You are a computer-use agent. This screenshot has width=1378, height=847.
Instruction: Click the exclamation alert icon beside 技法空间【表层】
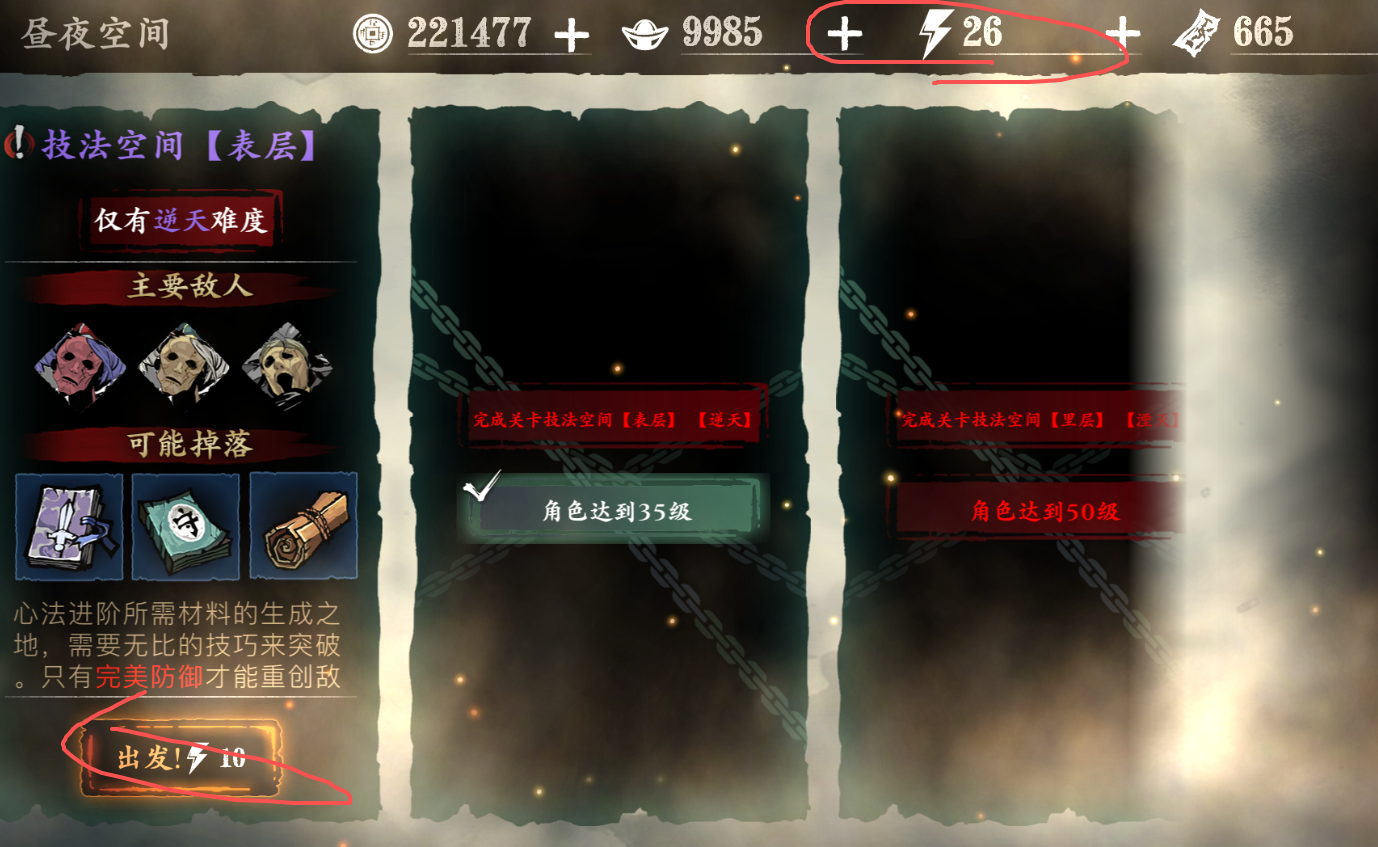(21, 141)
